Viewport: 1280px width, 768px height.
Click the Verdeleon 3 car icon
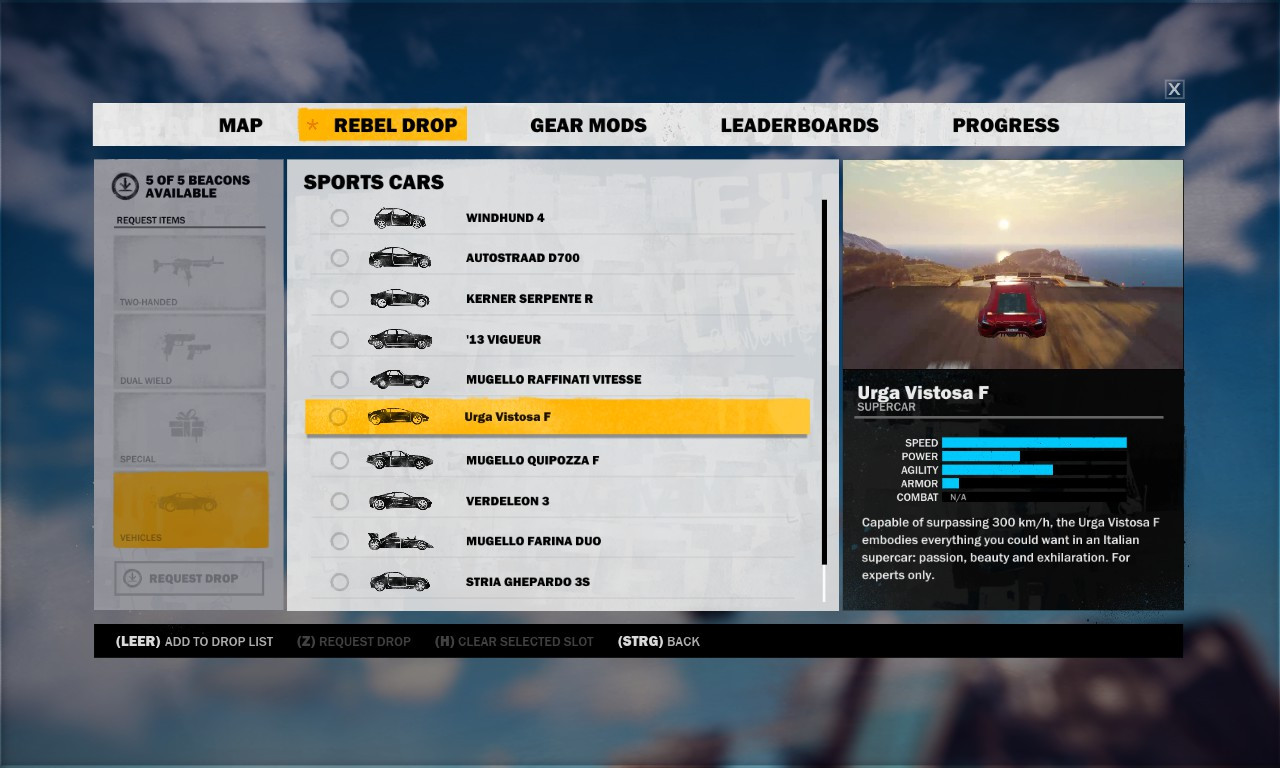pyautogui.click(x=399, y=500)
